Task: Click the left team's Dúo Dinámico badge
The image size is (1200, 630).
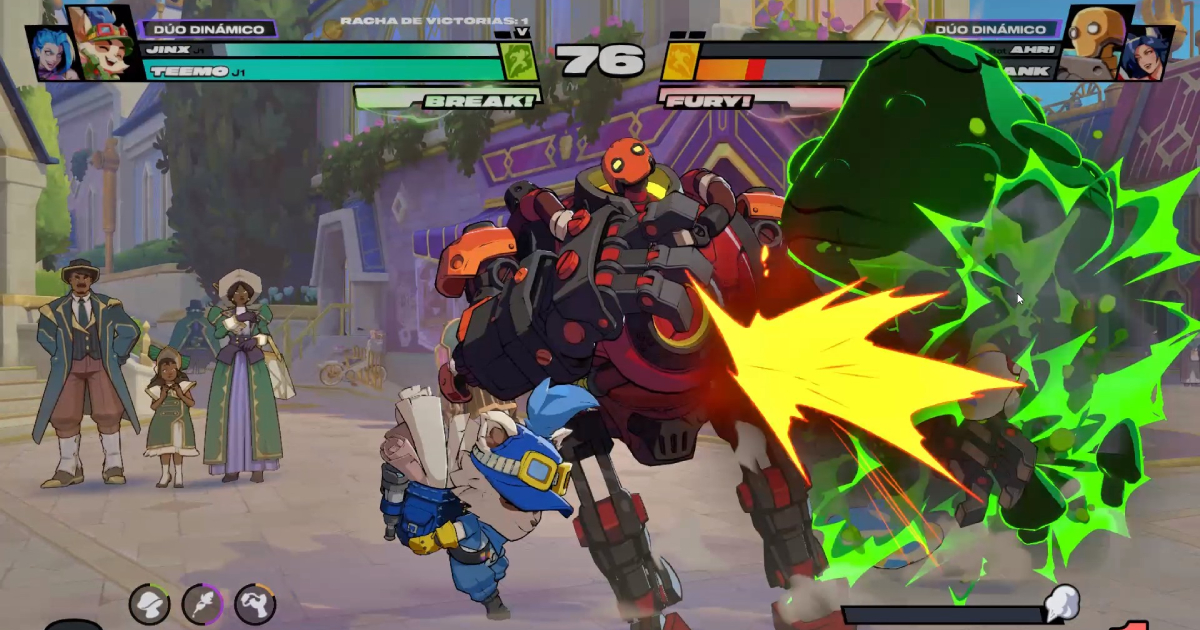Action: point(208,29)
